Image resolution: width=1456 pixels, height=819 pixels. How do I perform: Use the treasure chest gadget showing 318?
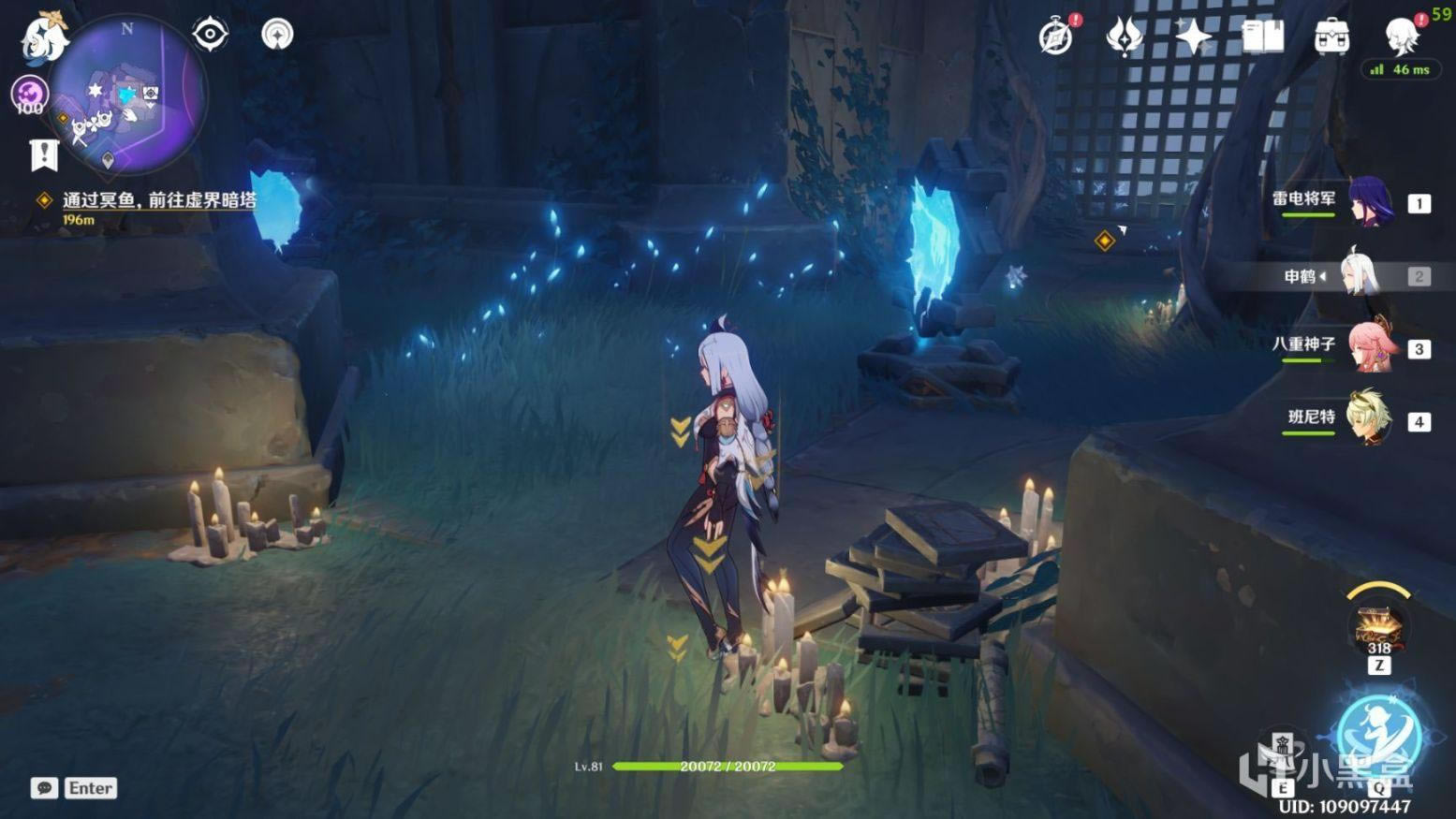(x=1378, y=629)
